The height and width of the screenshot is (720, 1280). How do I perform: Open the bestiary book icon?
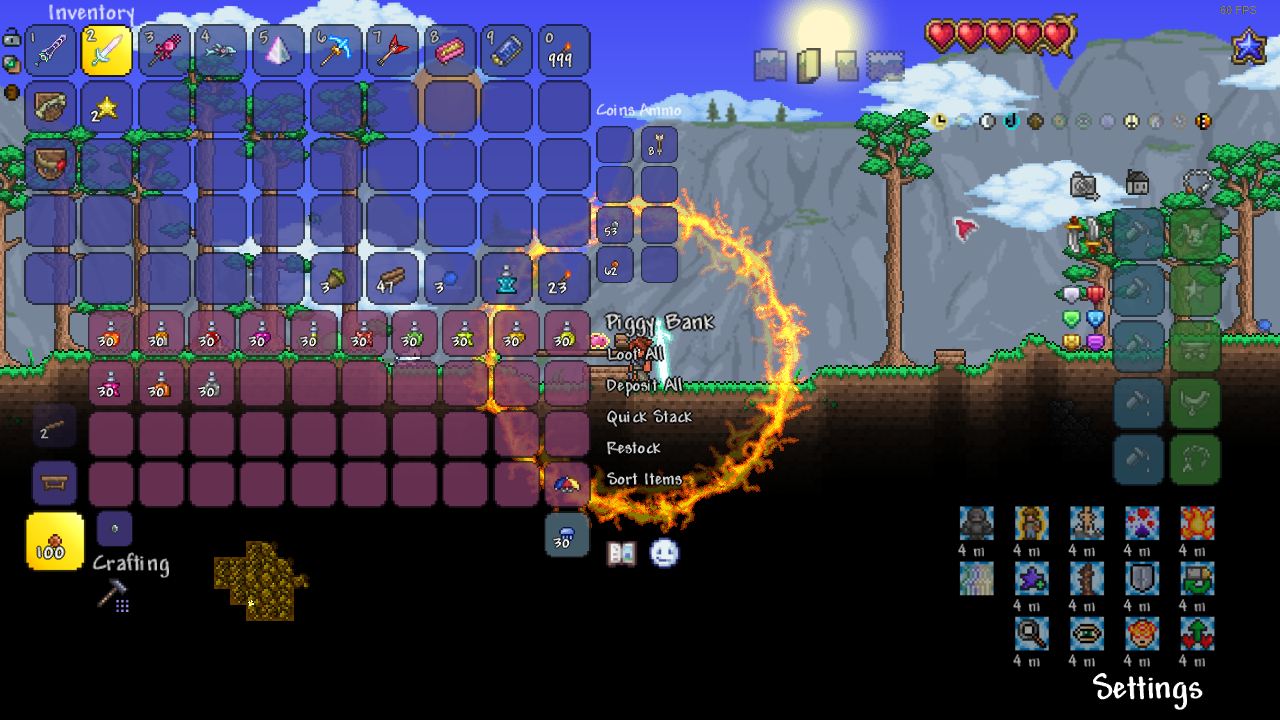[x=621, y=553]
